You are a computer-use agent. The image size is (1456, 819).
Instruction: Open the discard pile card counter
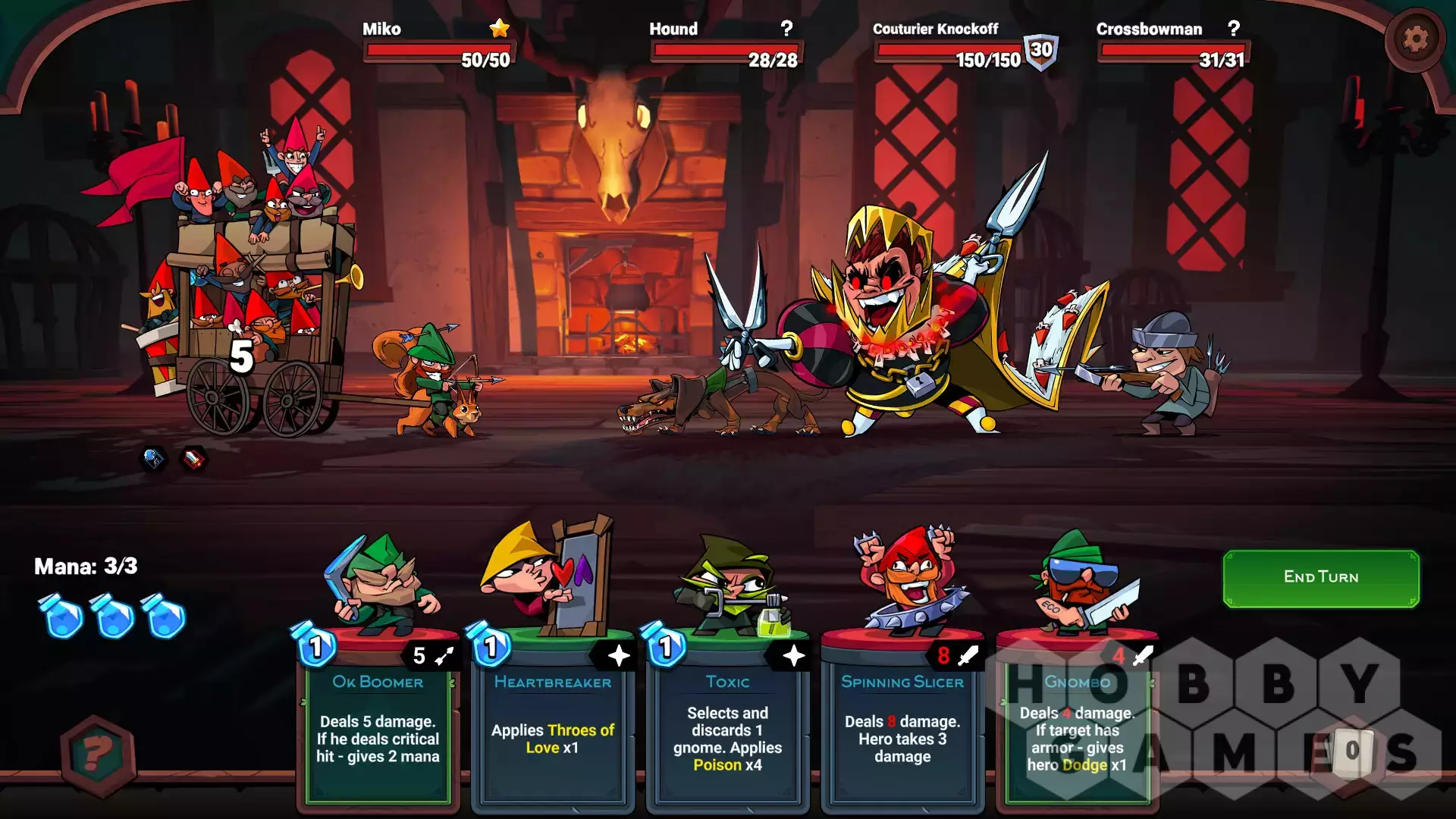(x=1352, y=751)
